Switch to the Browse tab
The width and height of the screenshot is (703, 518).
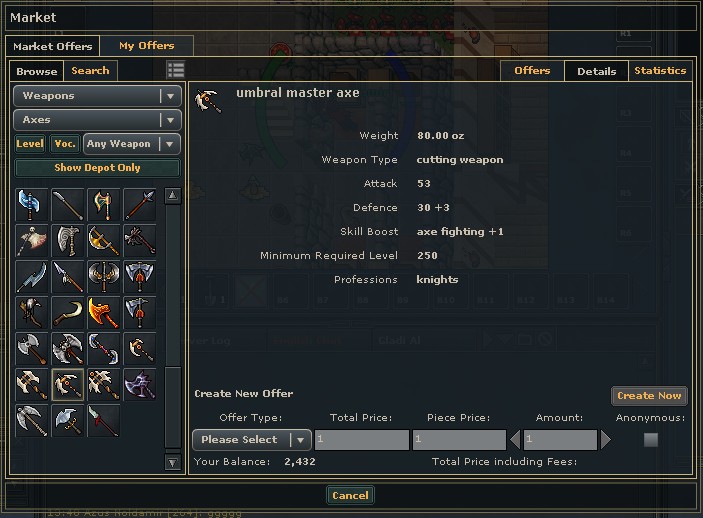tap(37, 71)
